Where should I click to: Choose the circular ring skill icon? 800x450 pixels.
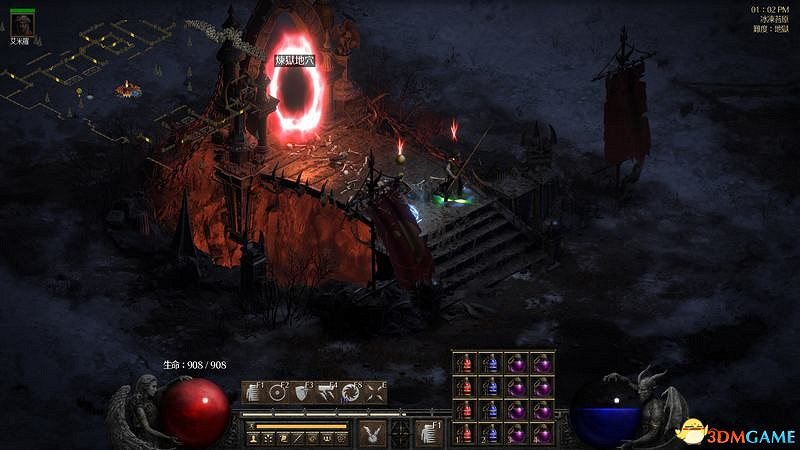(x=277, y=393)
